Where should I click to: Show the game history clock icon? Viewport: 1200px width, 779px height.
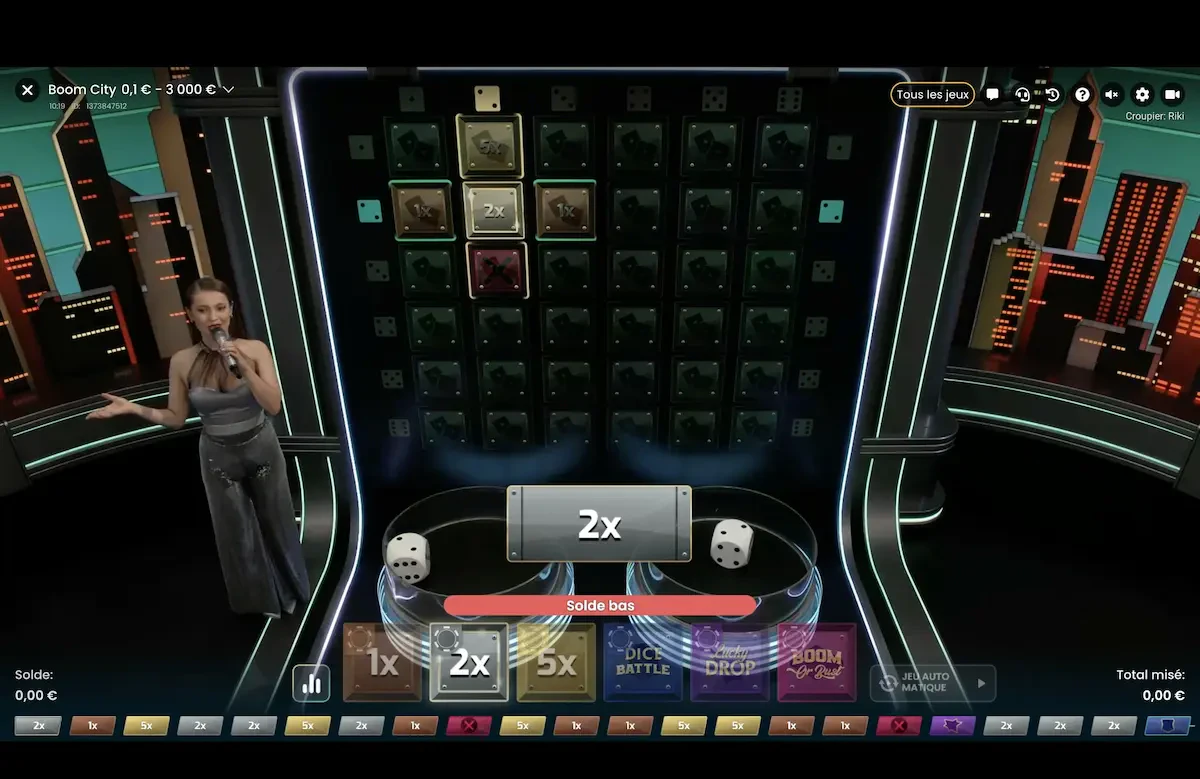click(x=1052, y=94)
